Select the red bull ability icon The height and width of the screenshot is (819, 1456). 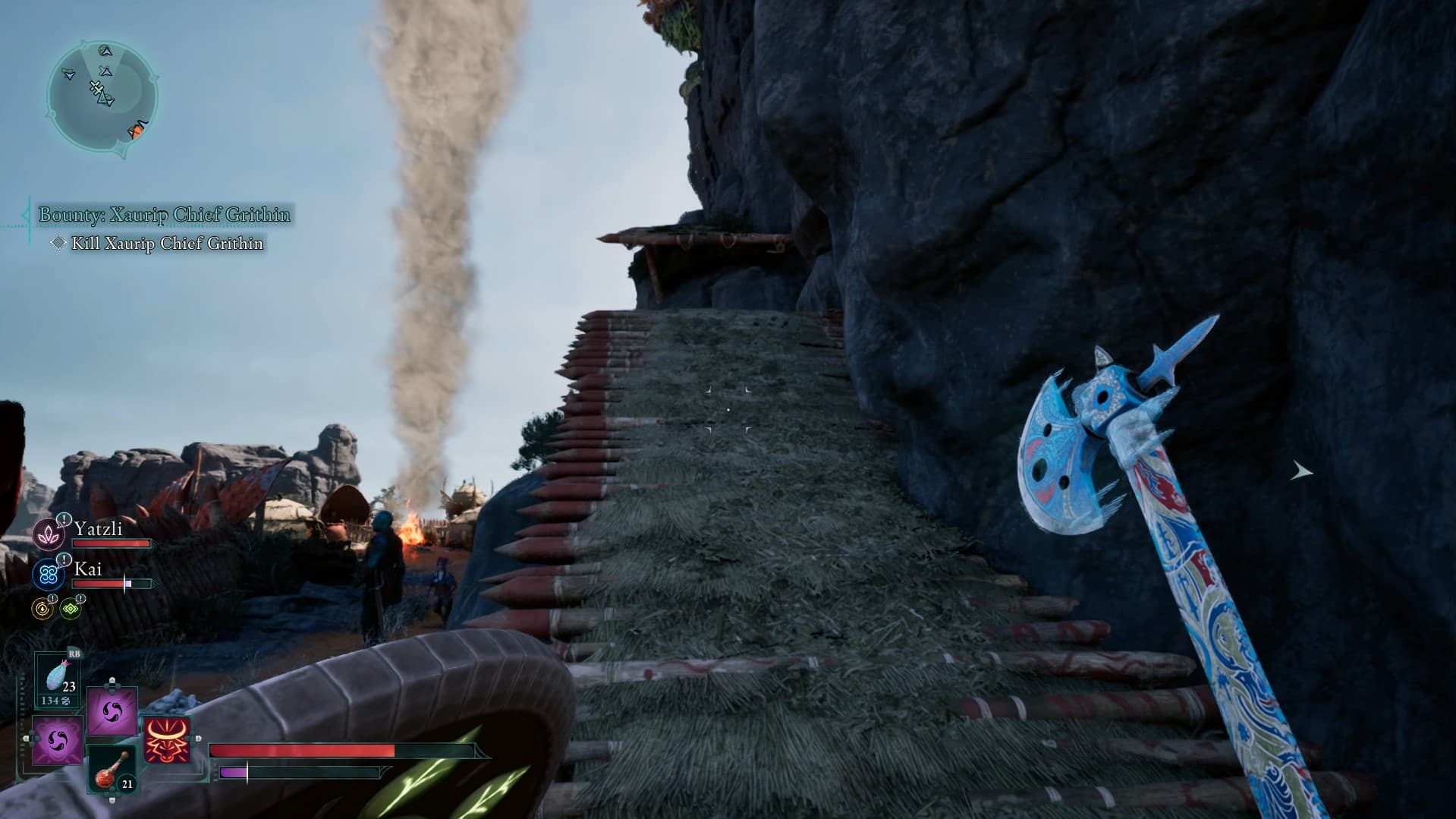click(167, 740)
